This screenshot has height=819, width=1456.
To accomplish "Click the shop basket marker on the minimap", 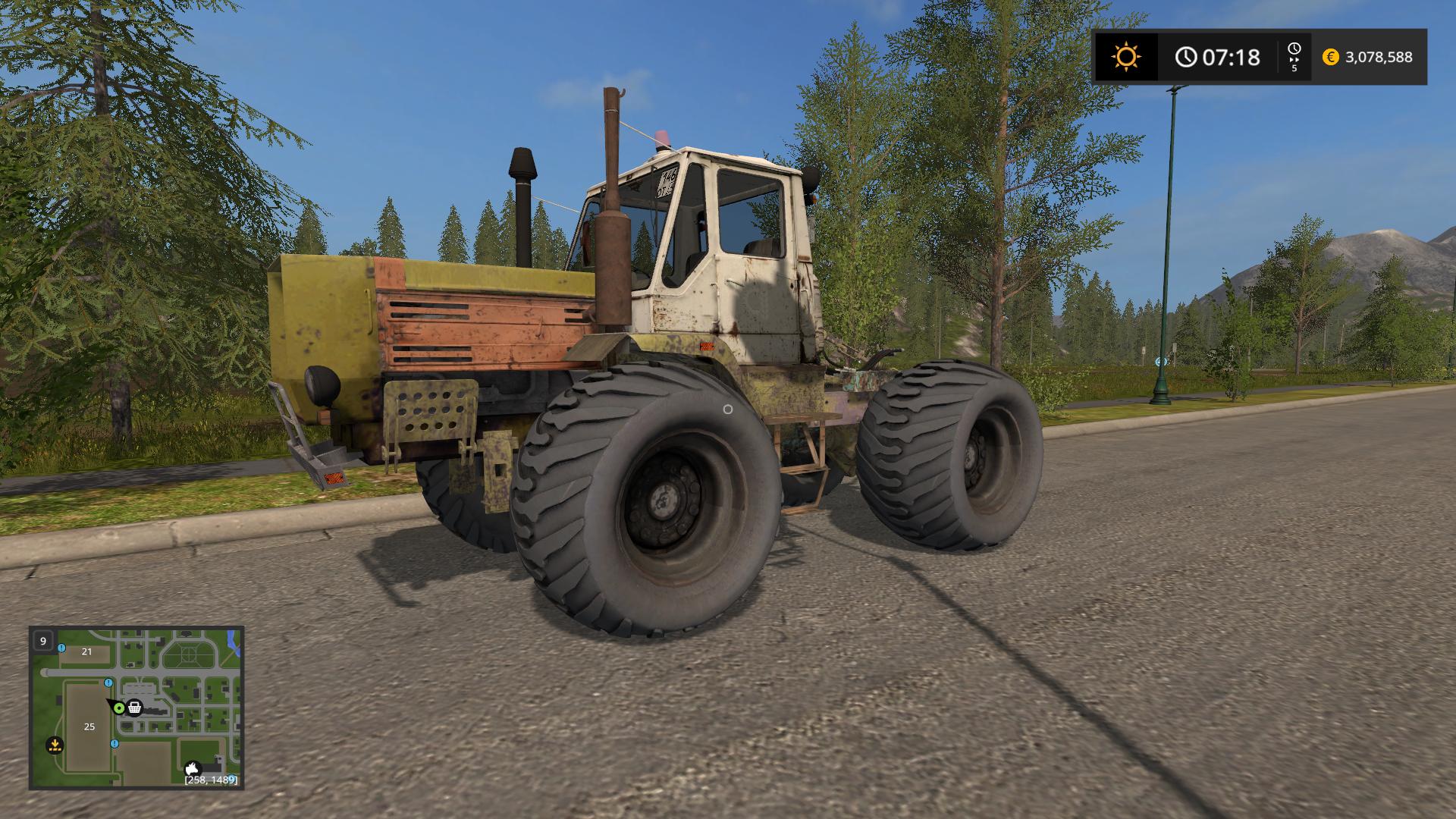I will pyautogui.click(x=135, y=708).
